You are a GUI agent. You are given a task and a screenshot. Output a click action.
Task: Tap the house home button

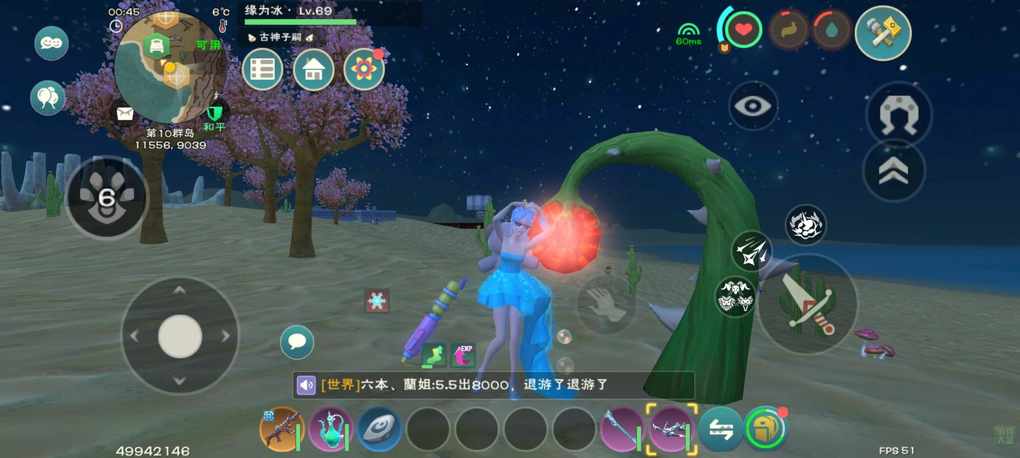[x=313, y=70]
